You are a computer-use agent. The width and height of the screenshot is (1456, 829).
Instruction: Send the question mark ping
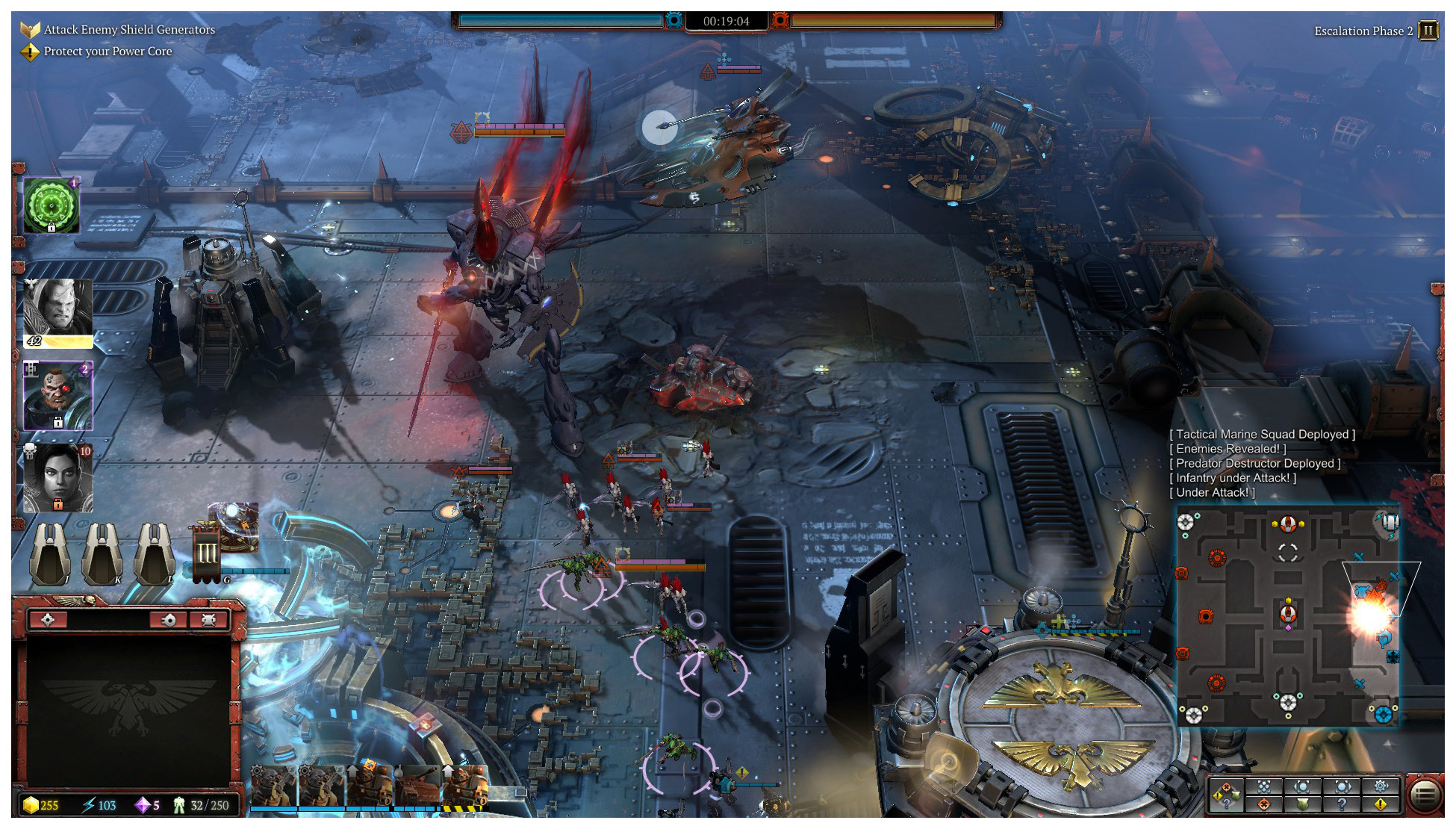[1342, 804]
